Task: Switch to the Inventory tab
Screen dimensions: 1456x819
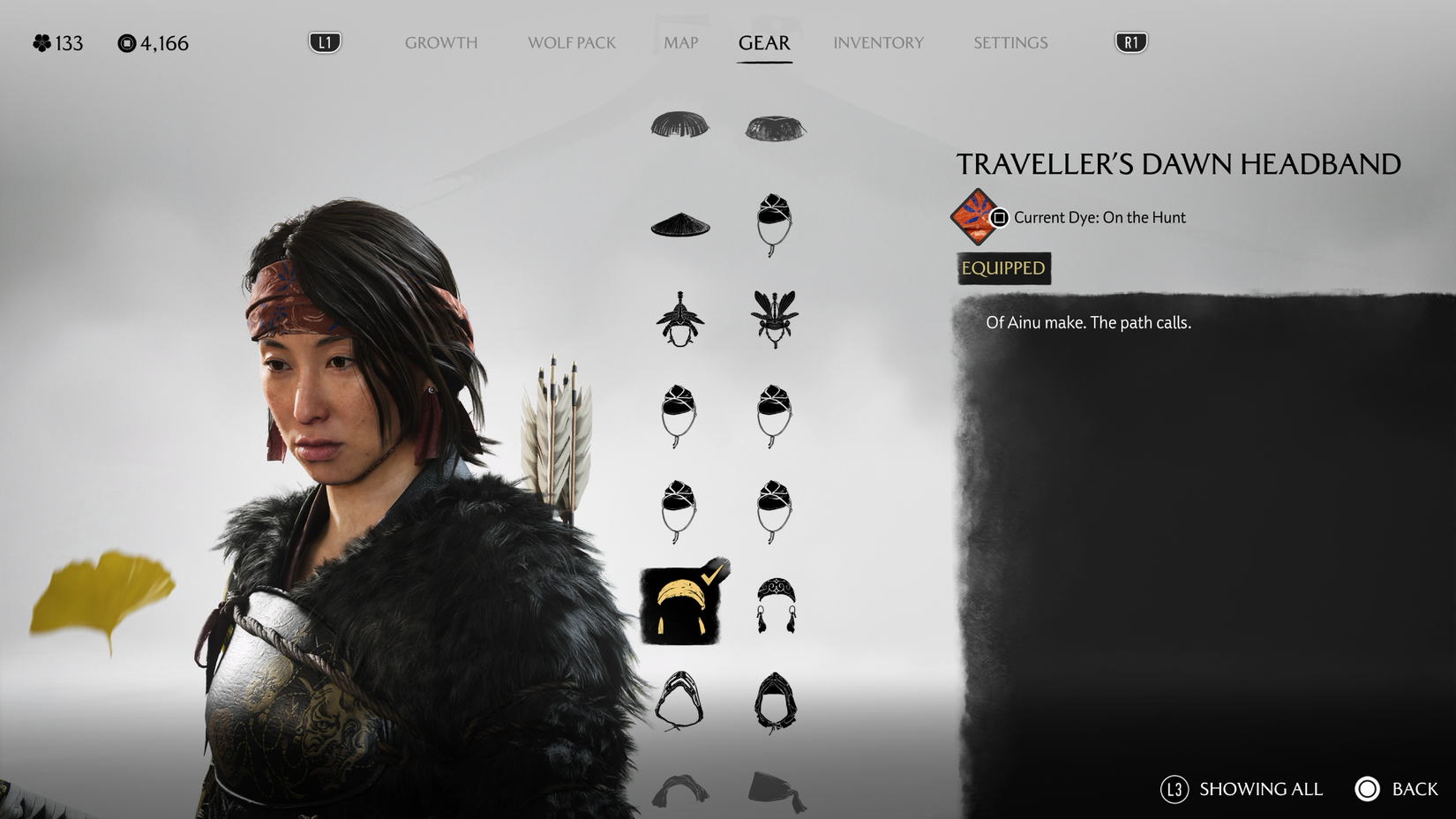Action: point(878,41)
